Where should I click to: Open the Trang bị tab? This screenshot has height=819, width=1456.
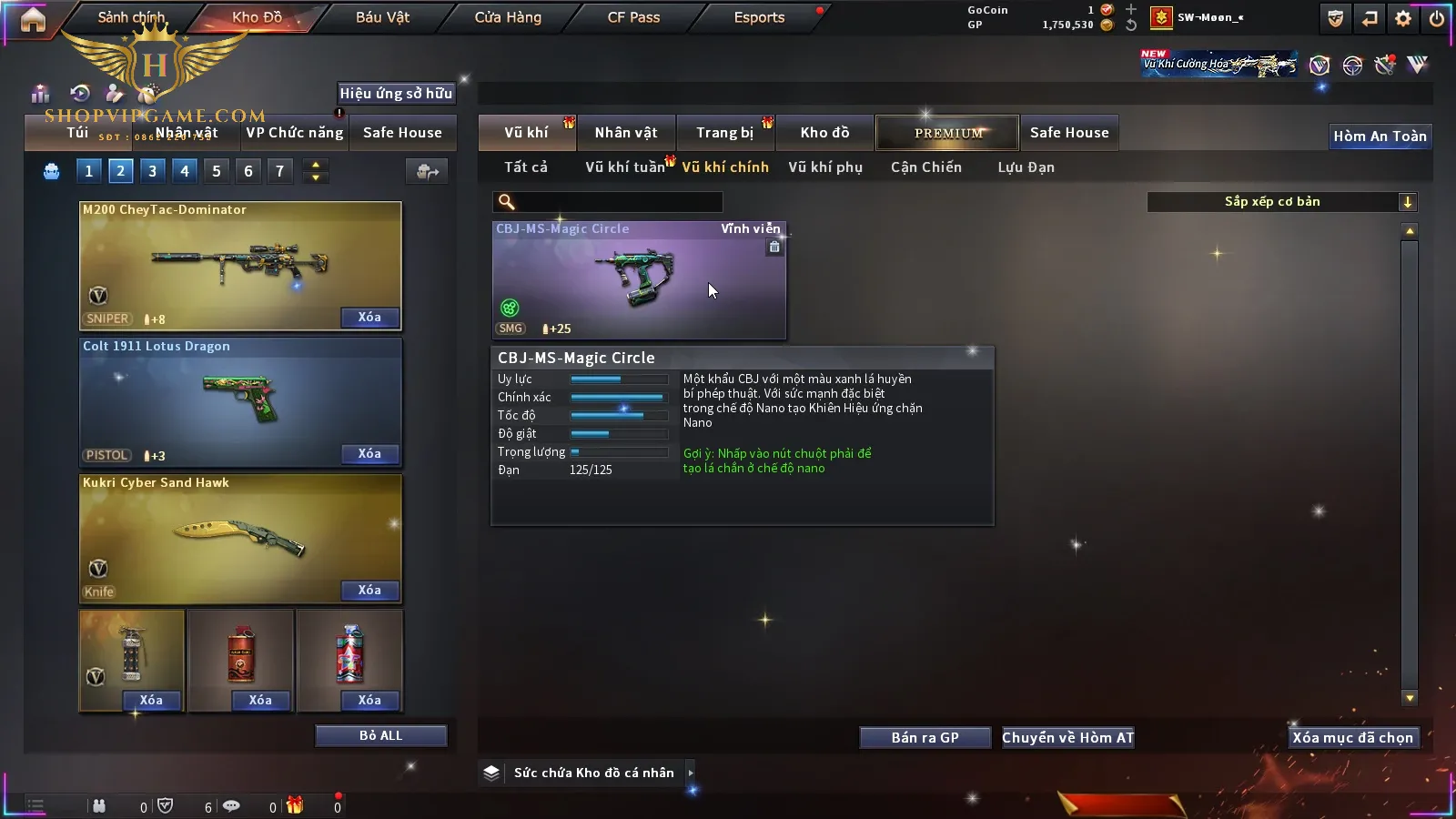pos(725,133)
